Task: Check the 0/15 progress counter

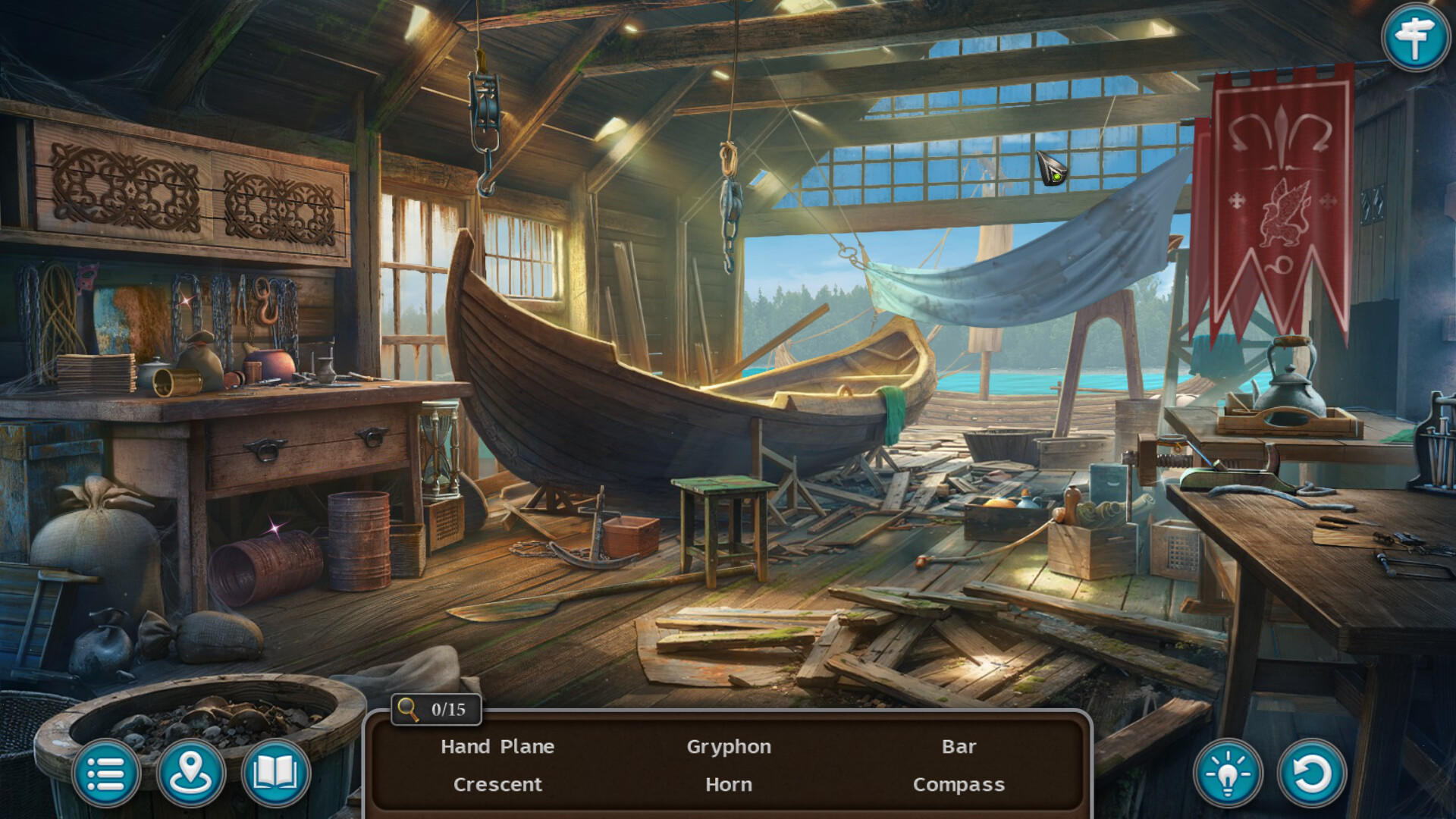Action: (x=444, y=709)
